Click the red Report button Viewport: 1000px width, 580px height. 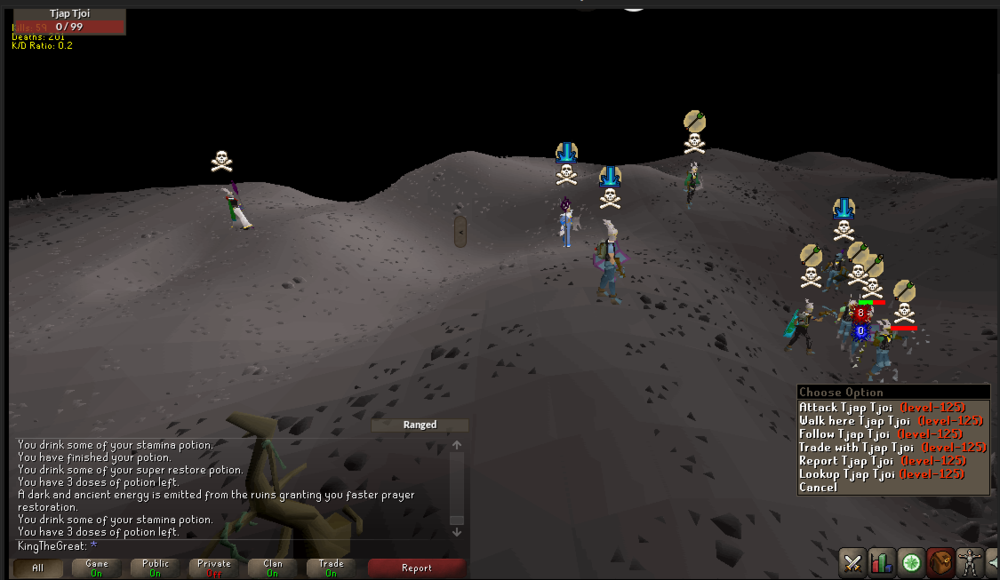[416, 568]
